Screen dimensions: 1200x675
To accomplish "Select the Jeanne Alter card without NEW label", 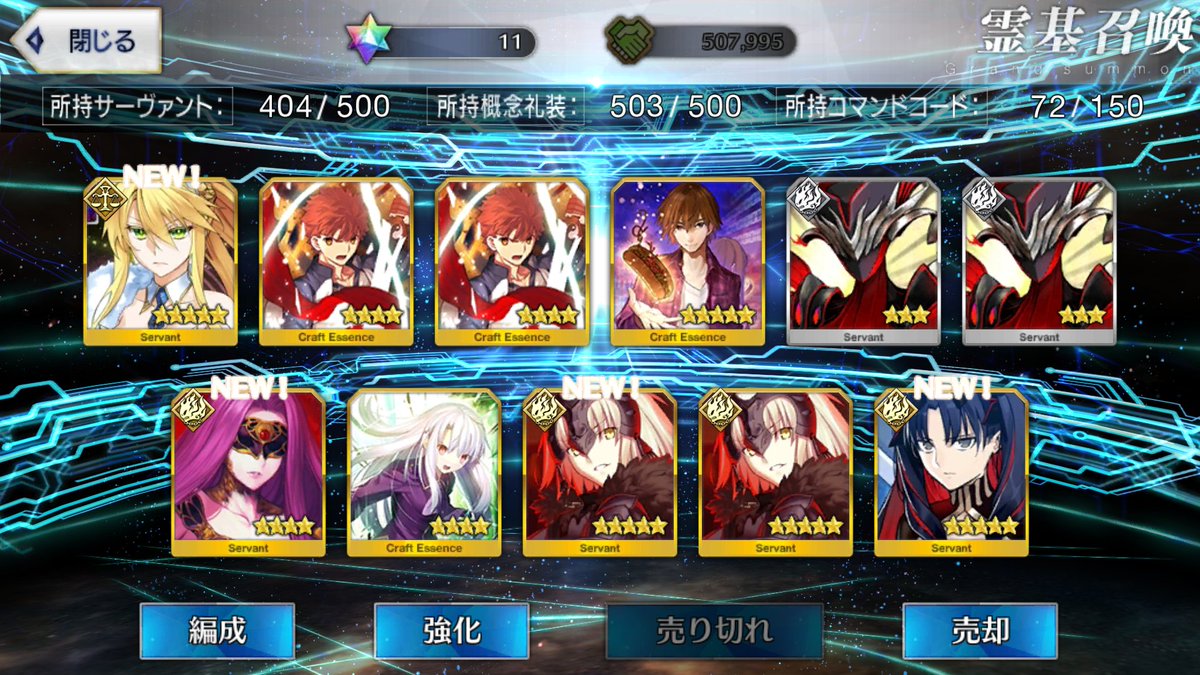I will tap(776, 472).
